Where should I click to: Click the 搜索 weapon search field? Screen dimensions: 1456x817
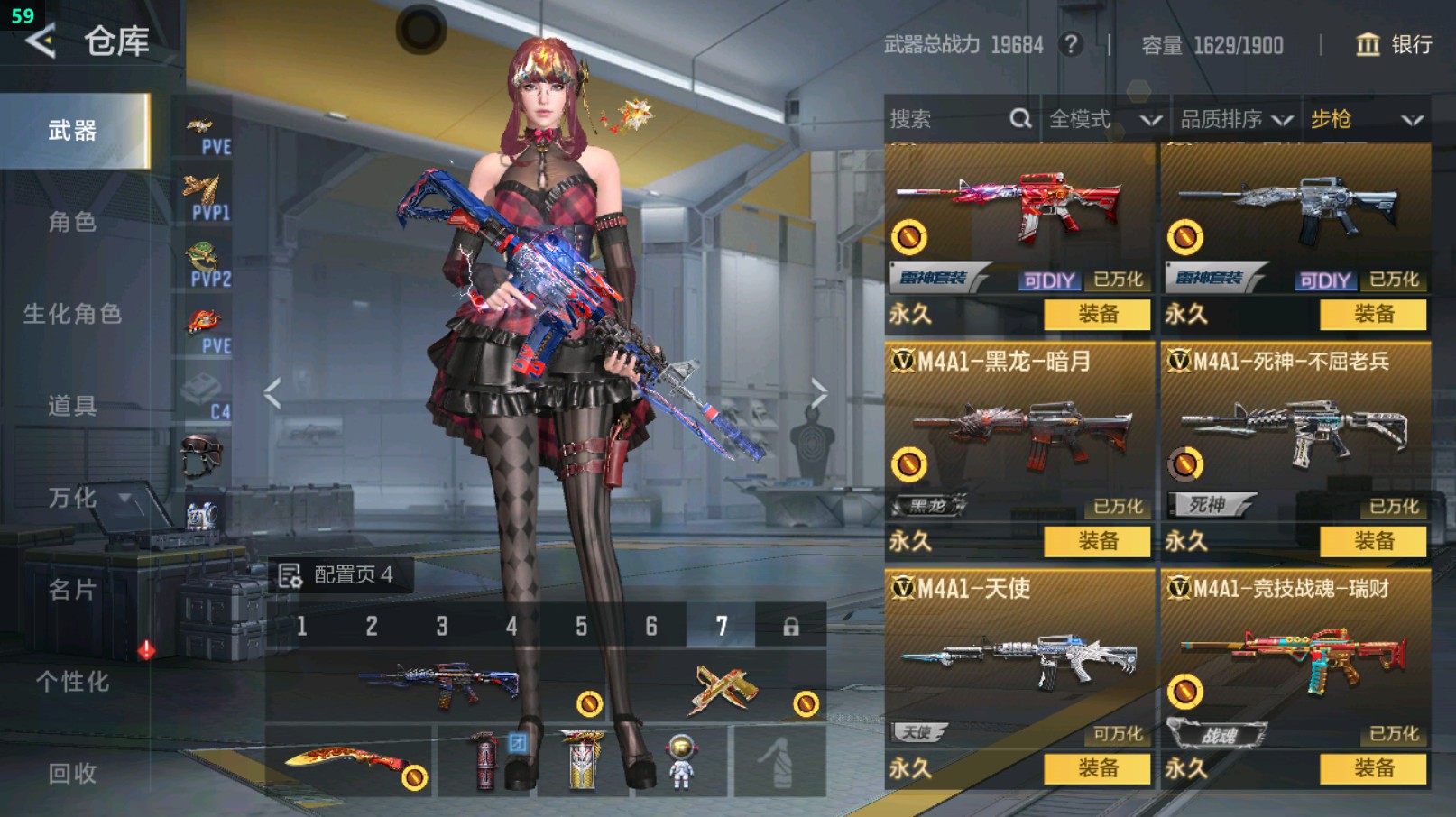tap(947, 119)
